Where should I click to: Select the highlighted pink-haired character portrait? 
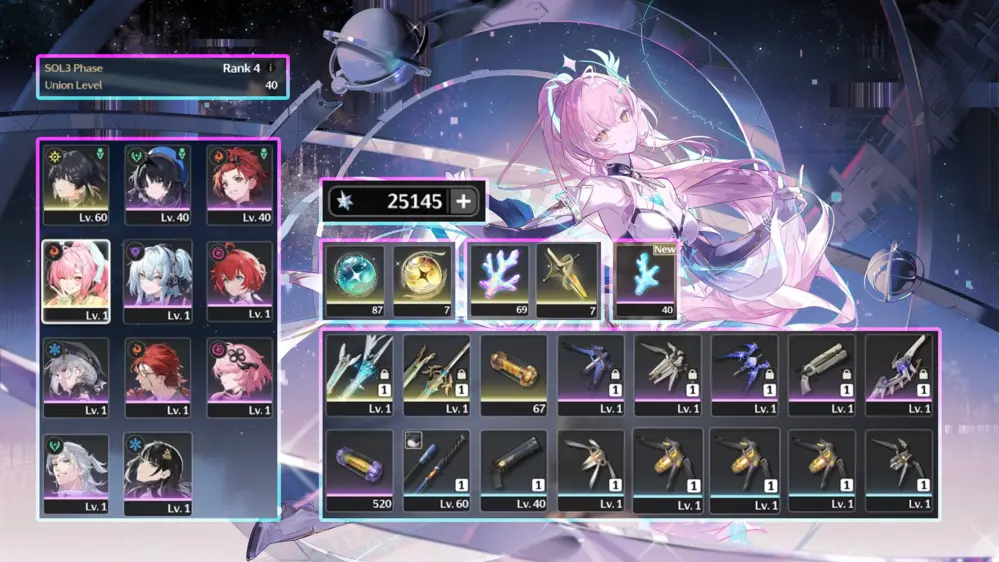(75, 280)
